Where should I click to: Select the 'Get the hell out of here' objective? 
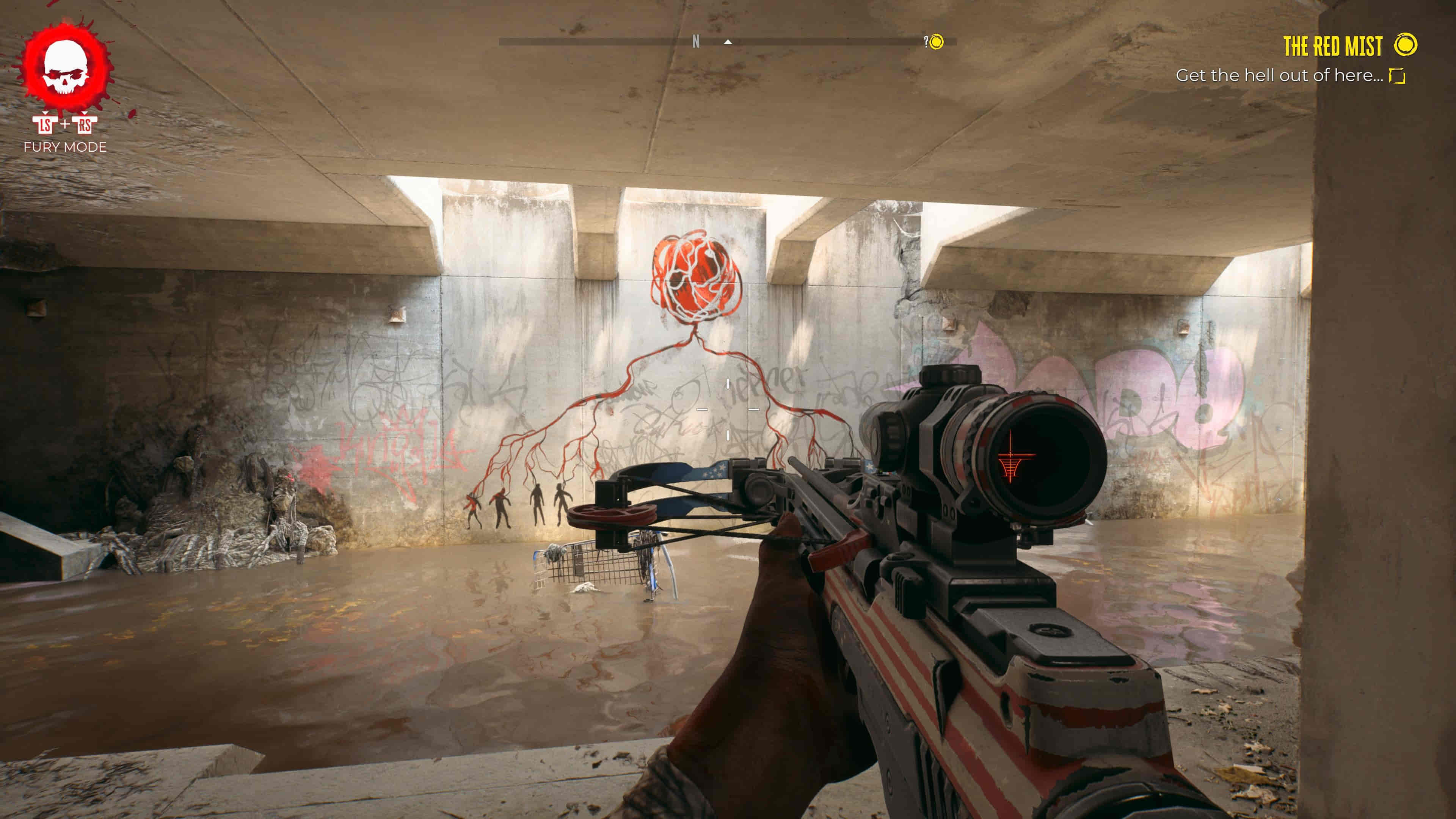click(x=1279, y=76)
